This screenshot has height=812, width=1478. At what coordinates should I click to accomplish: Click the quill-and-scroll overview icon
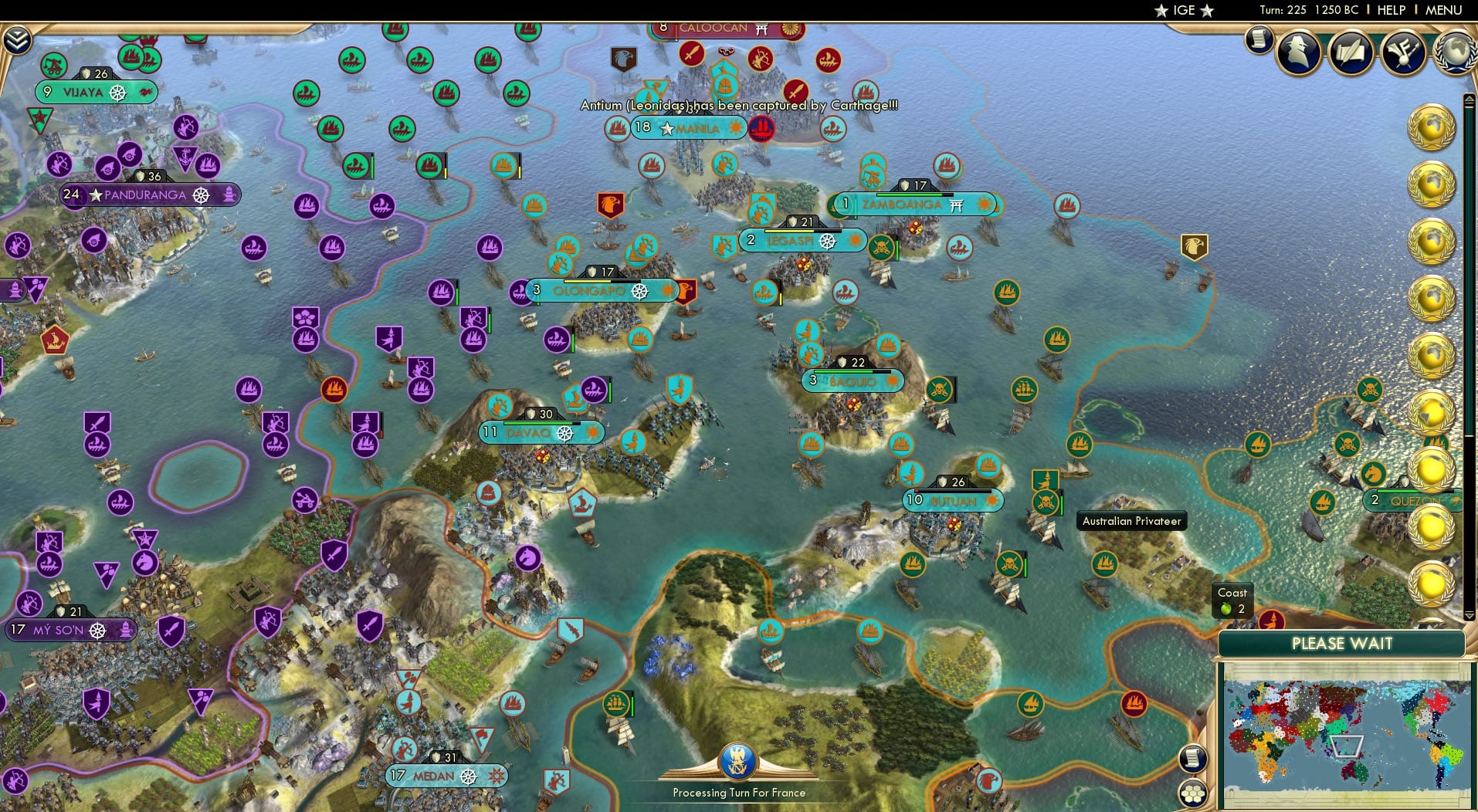coord(1350,51)
